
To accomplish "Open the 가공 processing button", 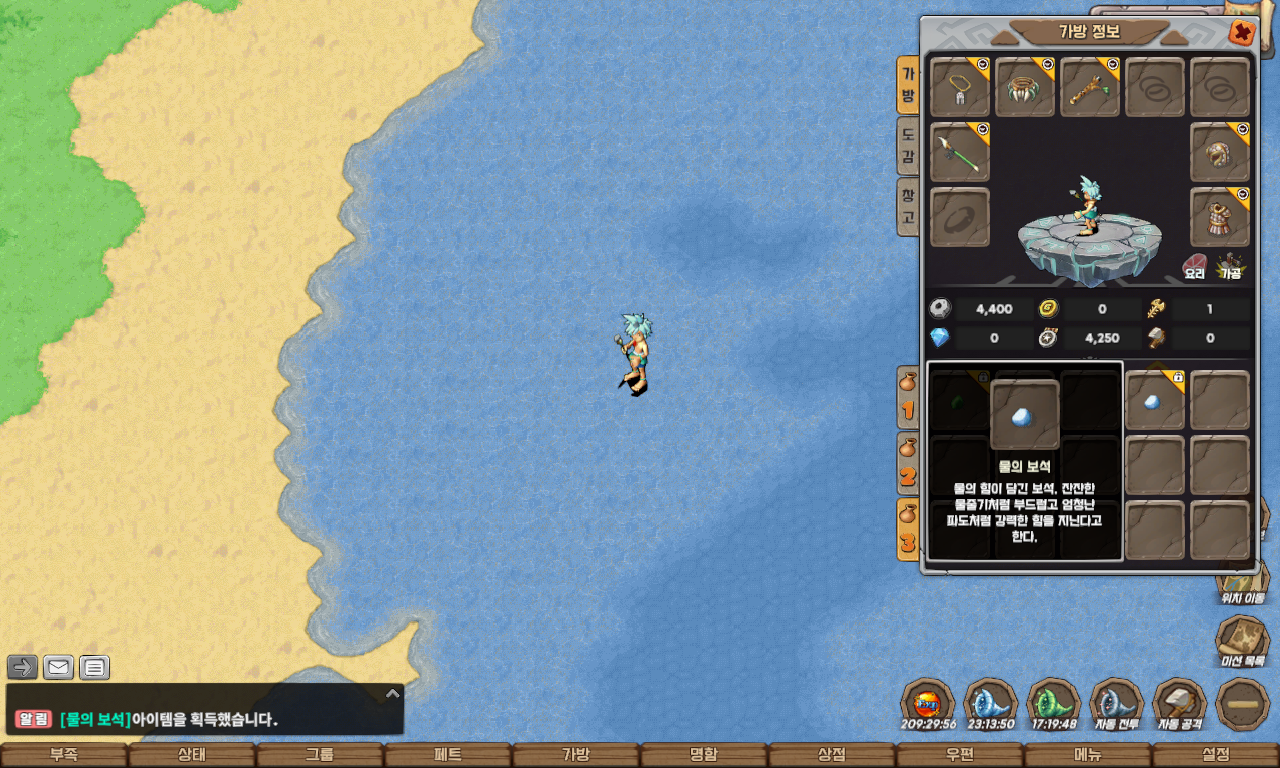I will tap(1230, 266).
